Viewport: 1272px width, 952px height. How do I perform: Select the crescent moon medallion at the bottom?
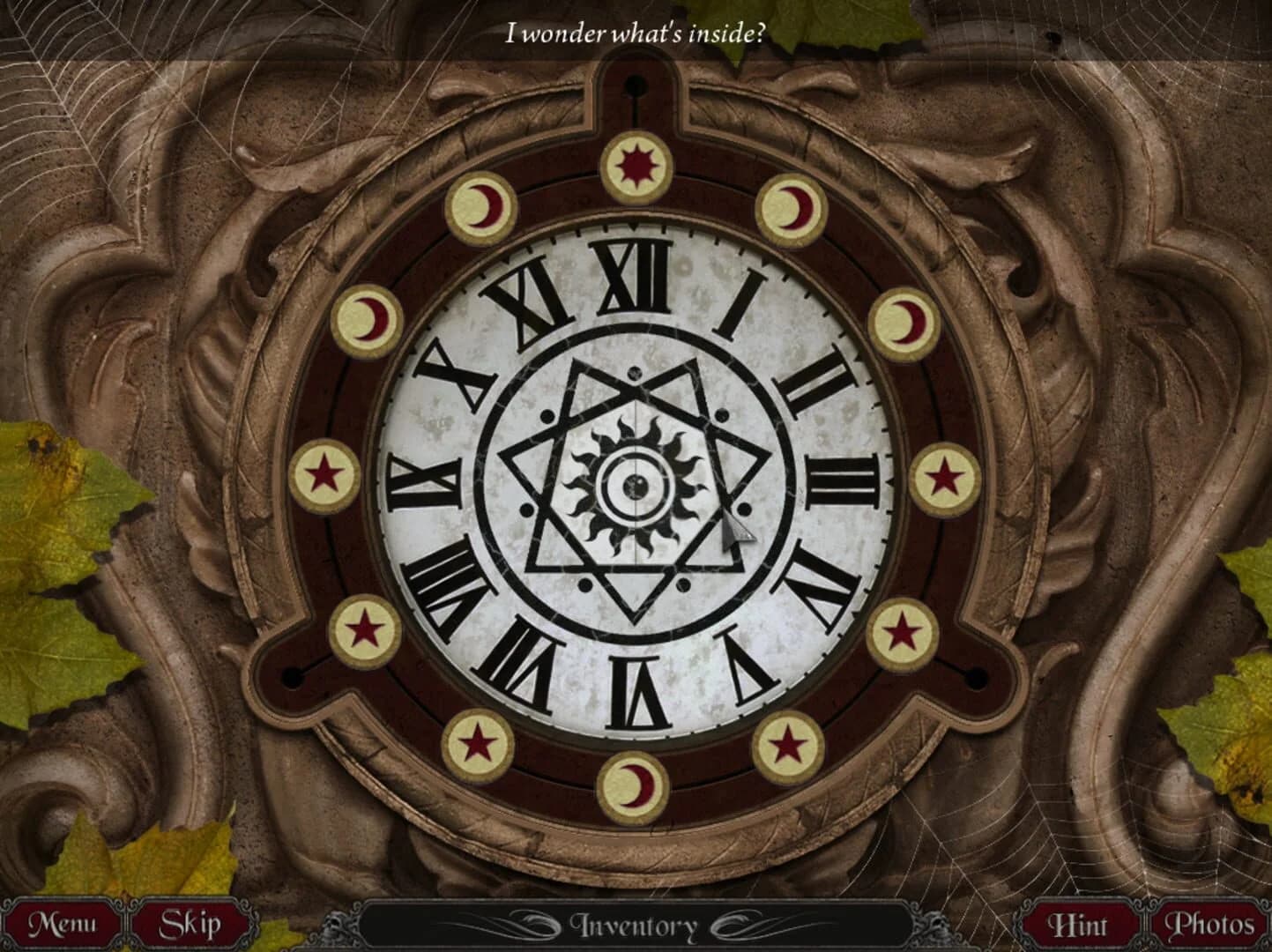tap(633, 783)
